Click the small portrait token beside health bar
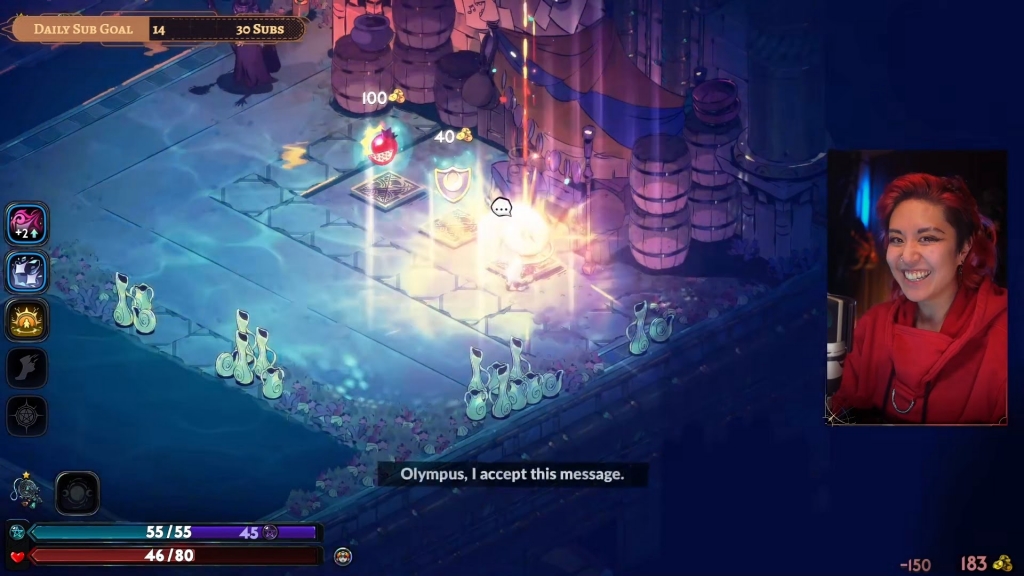Image resolution: width=1024 pixels, height=576 pixels. [343, 555]
